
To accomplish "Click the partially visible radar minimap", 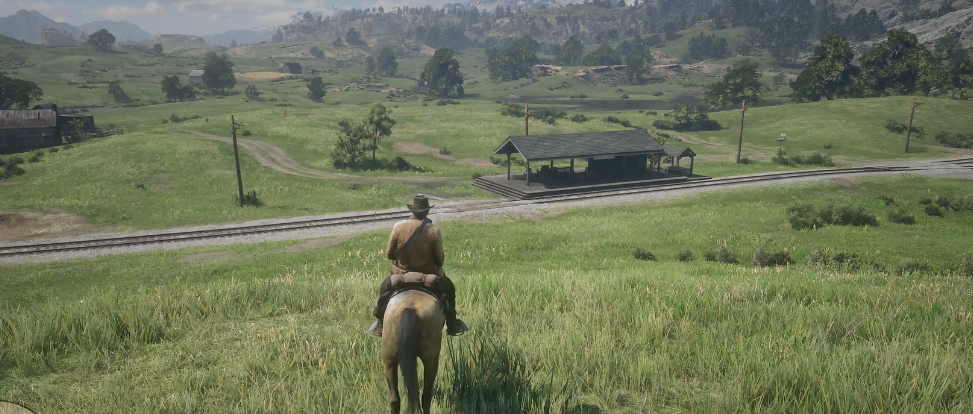I will coord(12,408).
